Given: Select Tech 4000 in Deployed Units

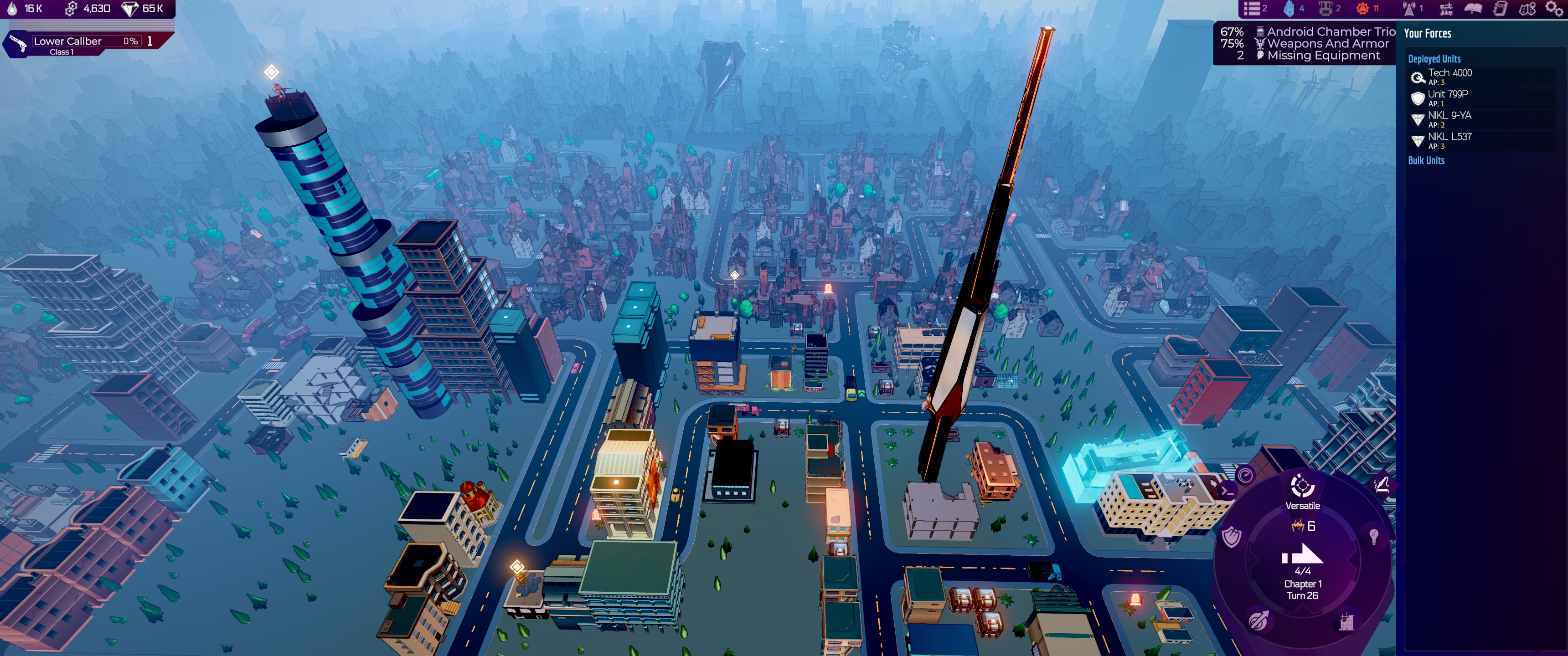Looking at the screenshot, I should (x=1449, y=77).
